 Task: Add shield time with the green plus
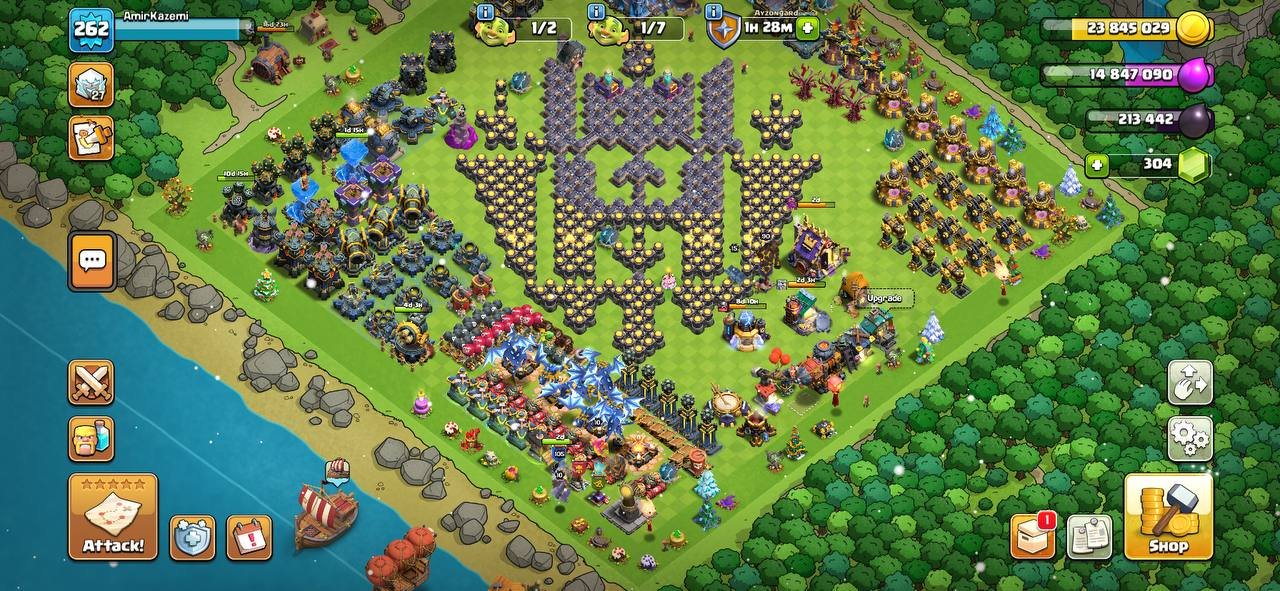[x=807, y=28]
